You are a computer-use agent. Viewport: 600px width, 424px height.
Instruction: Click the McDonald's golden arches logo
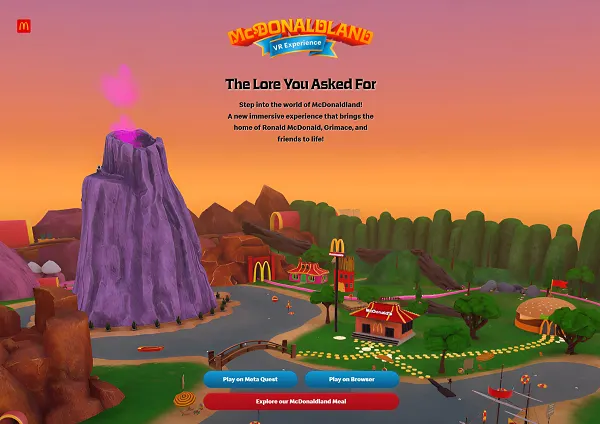(24, 27)
